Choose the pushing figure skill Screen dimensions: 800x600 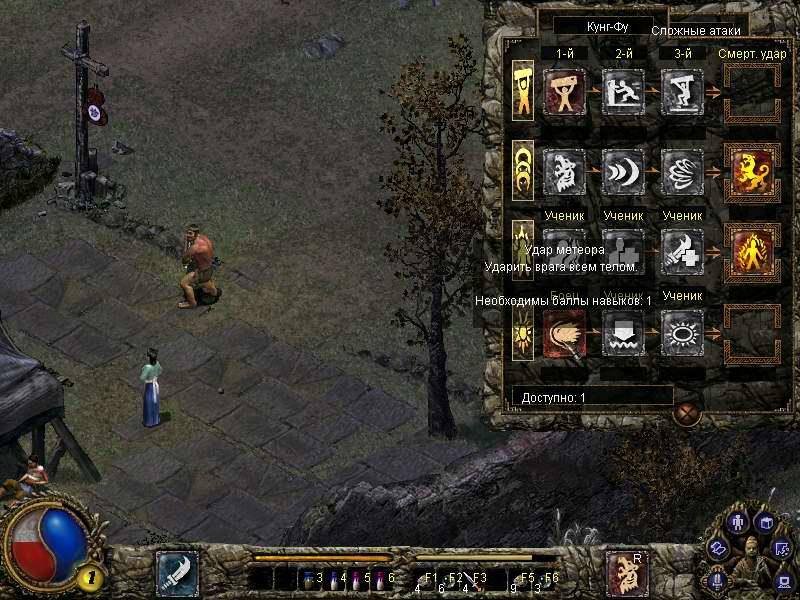(x=623, y=91)
